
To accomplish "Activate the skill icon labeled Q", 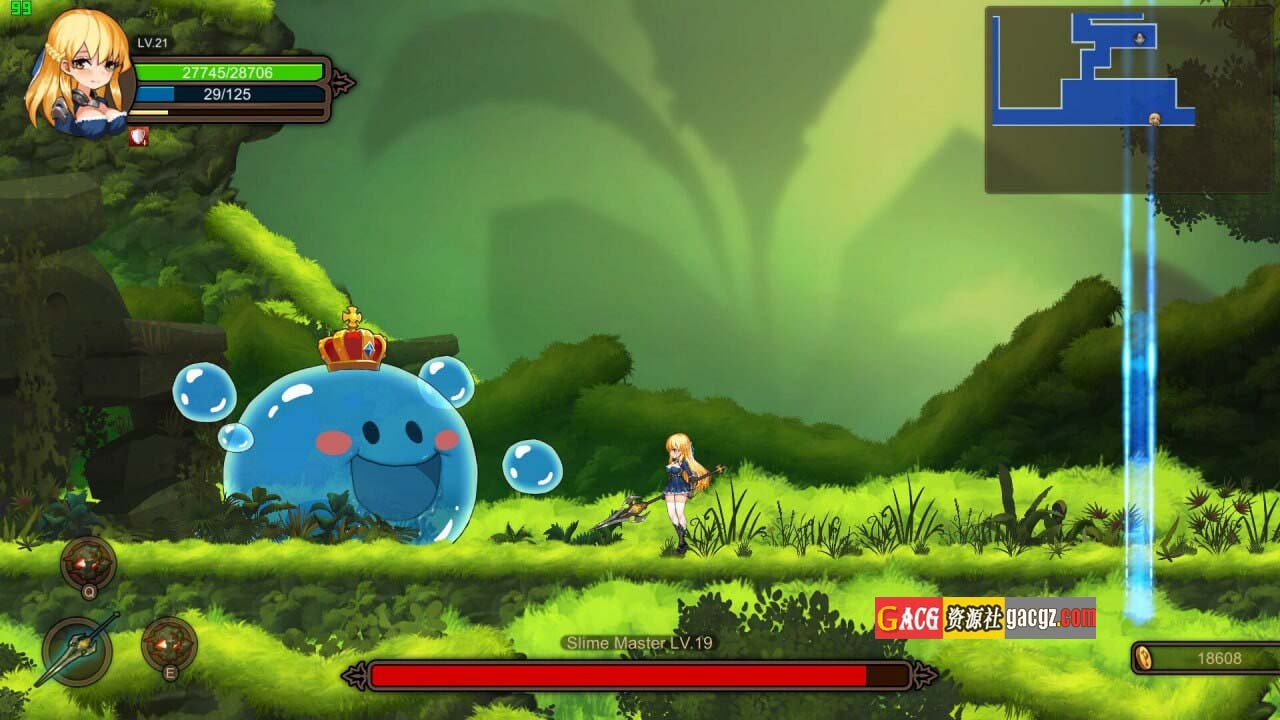I will point(88,563).
